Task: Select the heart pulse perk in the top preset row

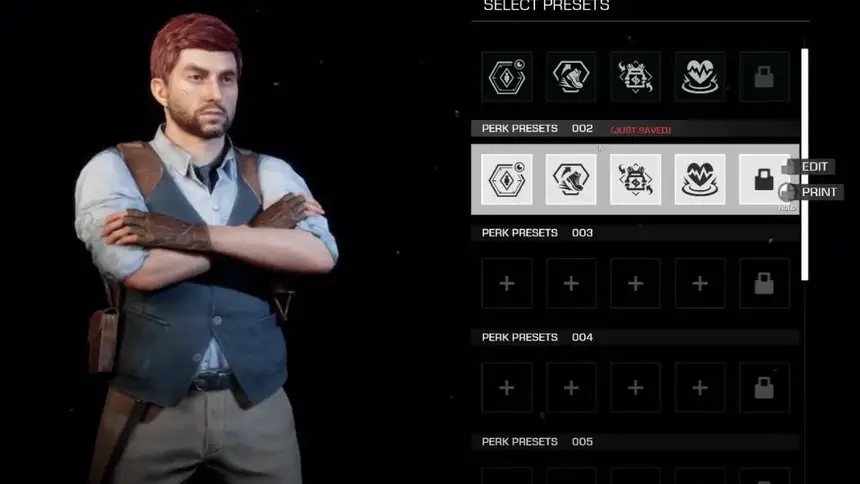Action: click(700, 77)
